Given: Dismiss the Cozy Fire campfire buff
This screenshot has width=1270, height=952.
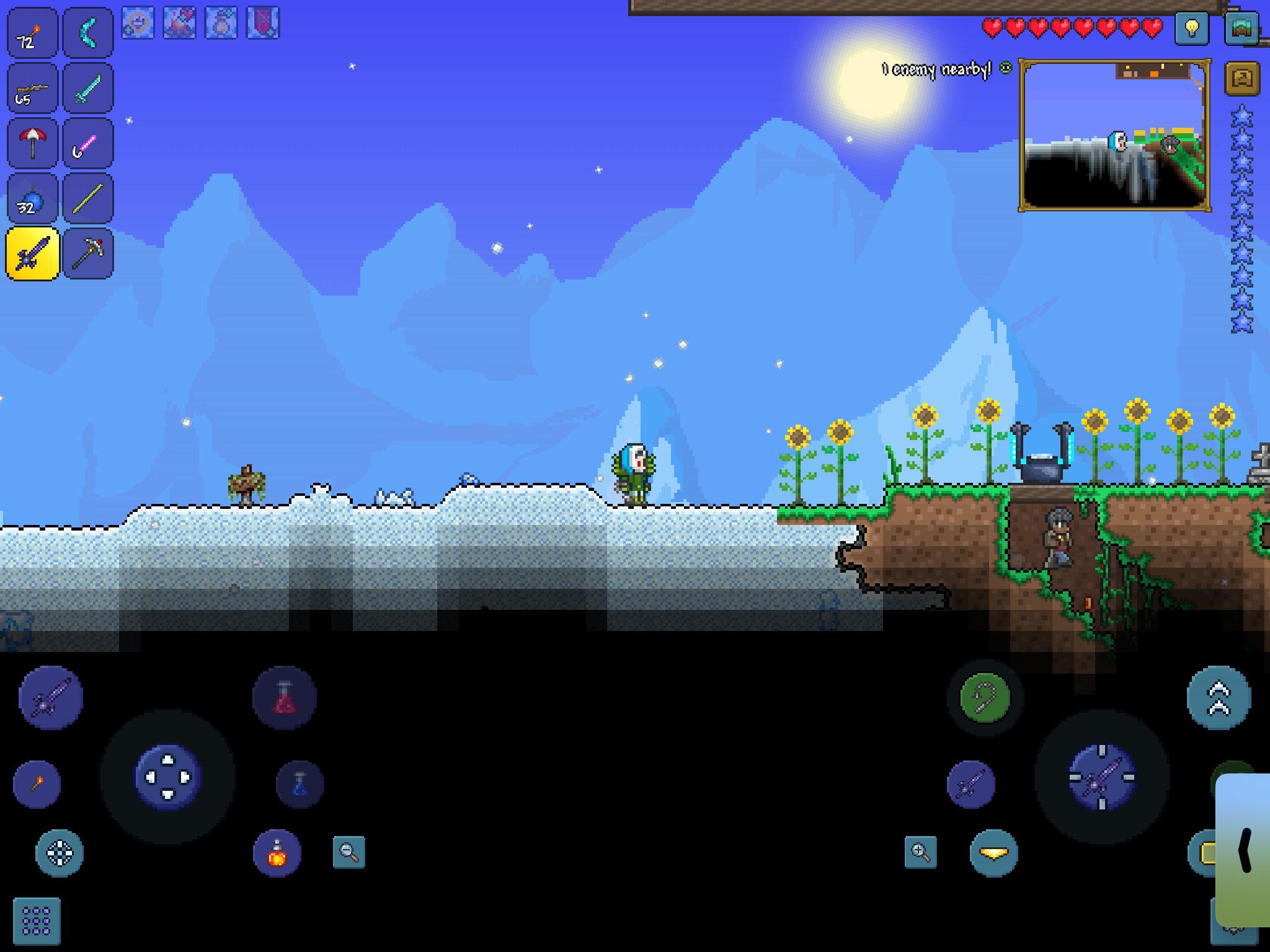Looking at the screenshot, I should (180, 19).
